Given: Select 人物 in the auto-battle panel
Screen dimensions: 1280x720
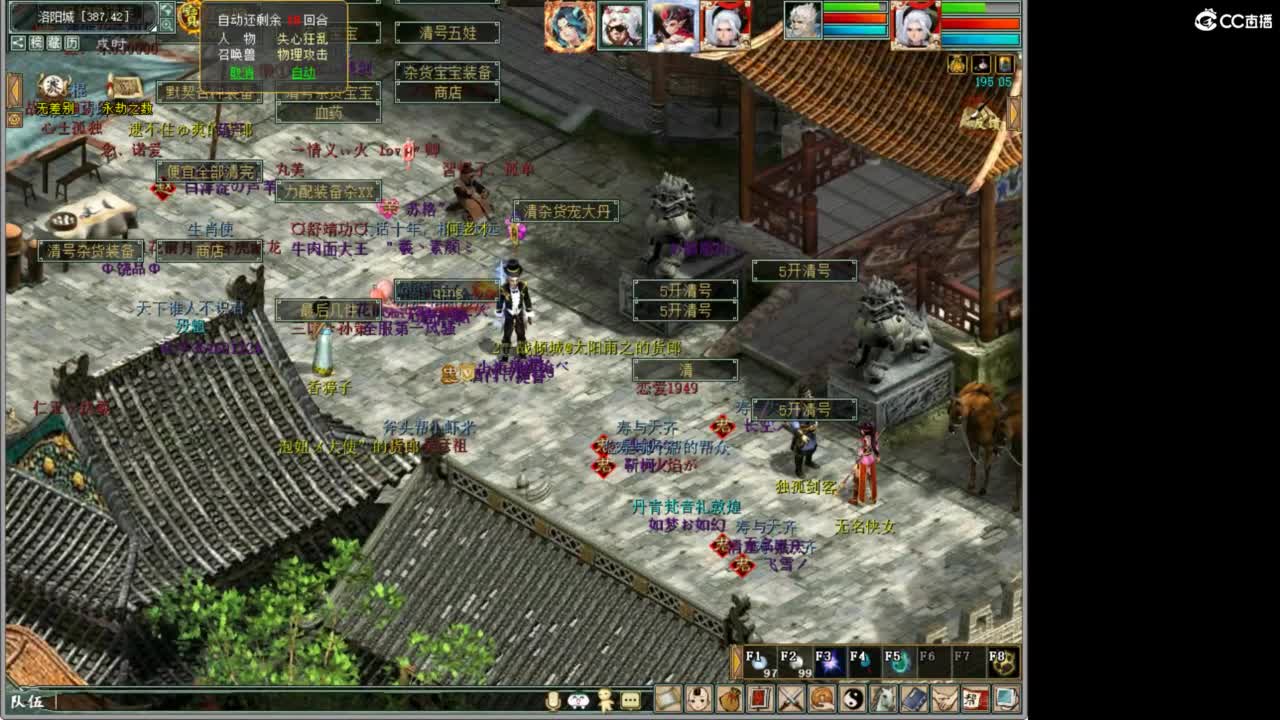Looking at the screenshot, I should (x=237, y=39).
